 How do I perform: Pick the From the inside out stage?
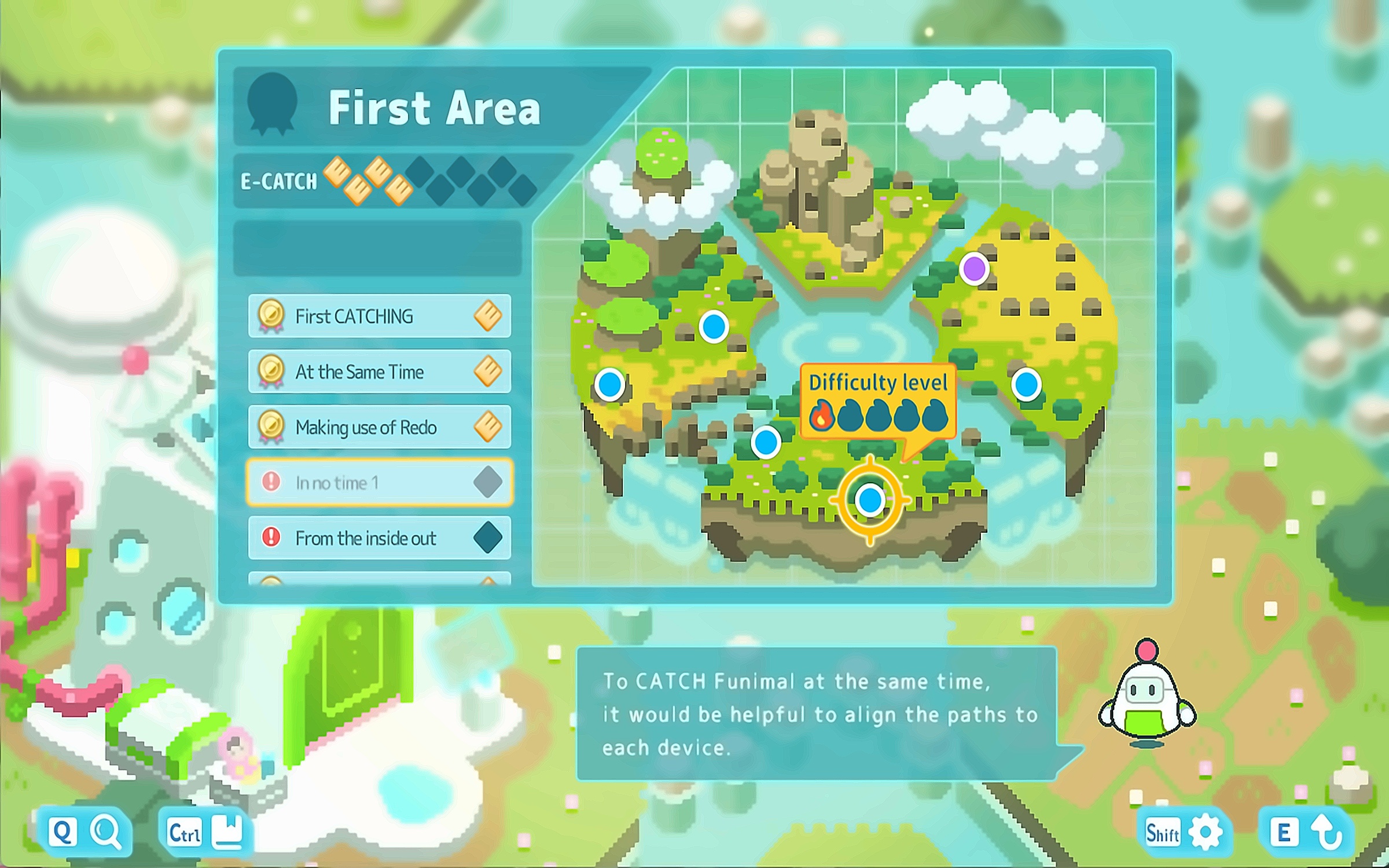click(x=379, y=538)
